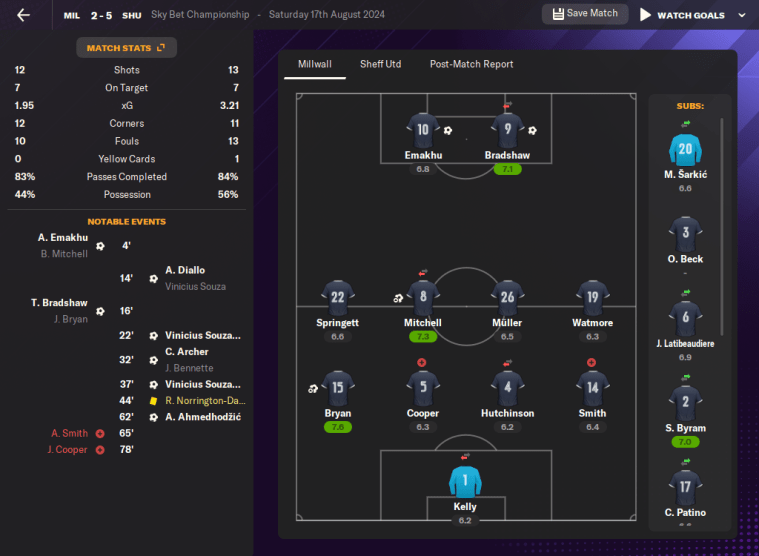The image size is (759, 556).
Task: Select striker Emakhu's shirt on pitch
Action: pyautogui.click(x=423, y=131)
